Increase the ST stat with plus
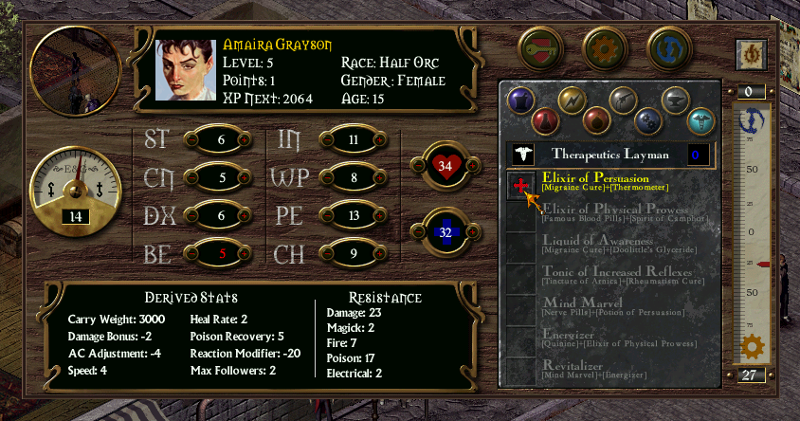The image size is (800, 421). 243,139
